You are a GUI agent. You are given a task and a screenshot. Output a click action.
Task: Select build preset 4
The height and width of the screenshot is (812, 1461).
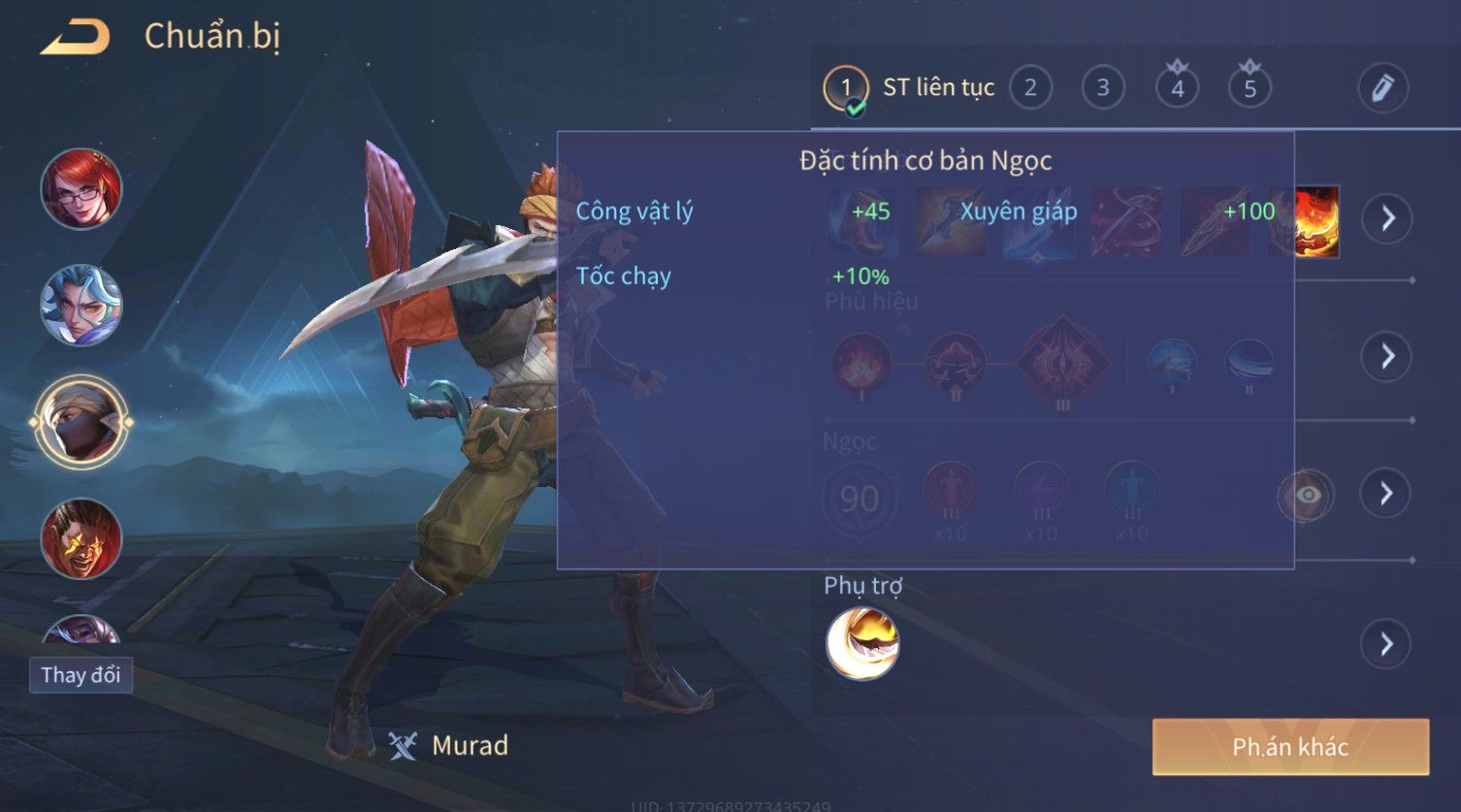[x=1177, y=88]
